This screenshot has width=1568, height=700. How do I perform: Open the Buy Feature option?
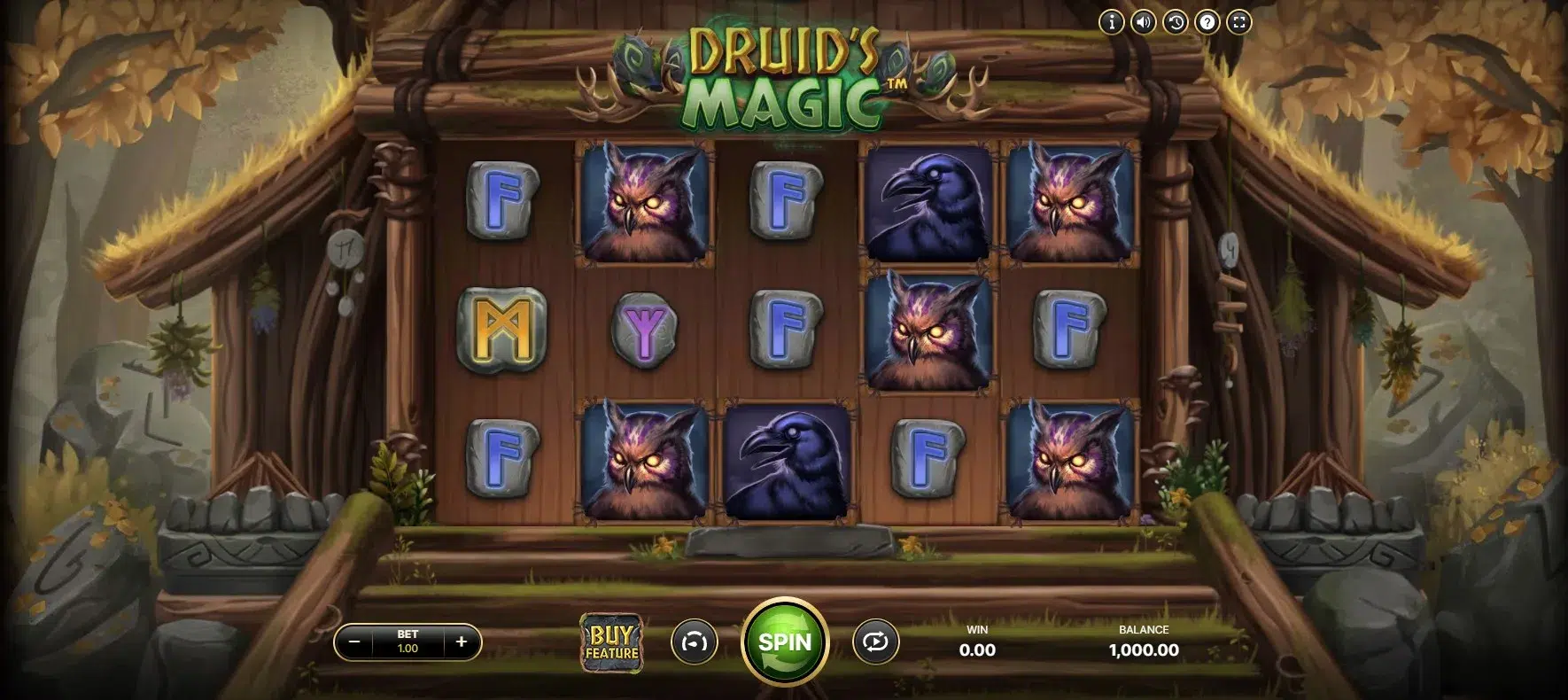click(x=611, y=642)
